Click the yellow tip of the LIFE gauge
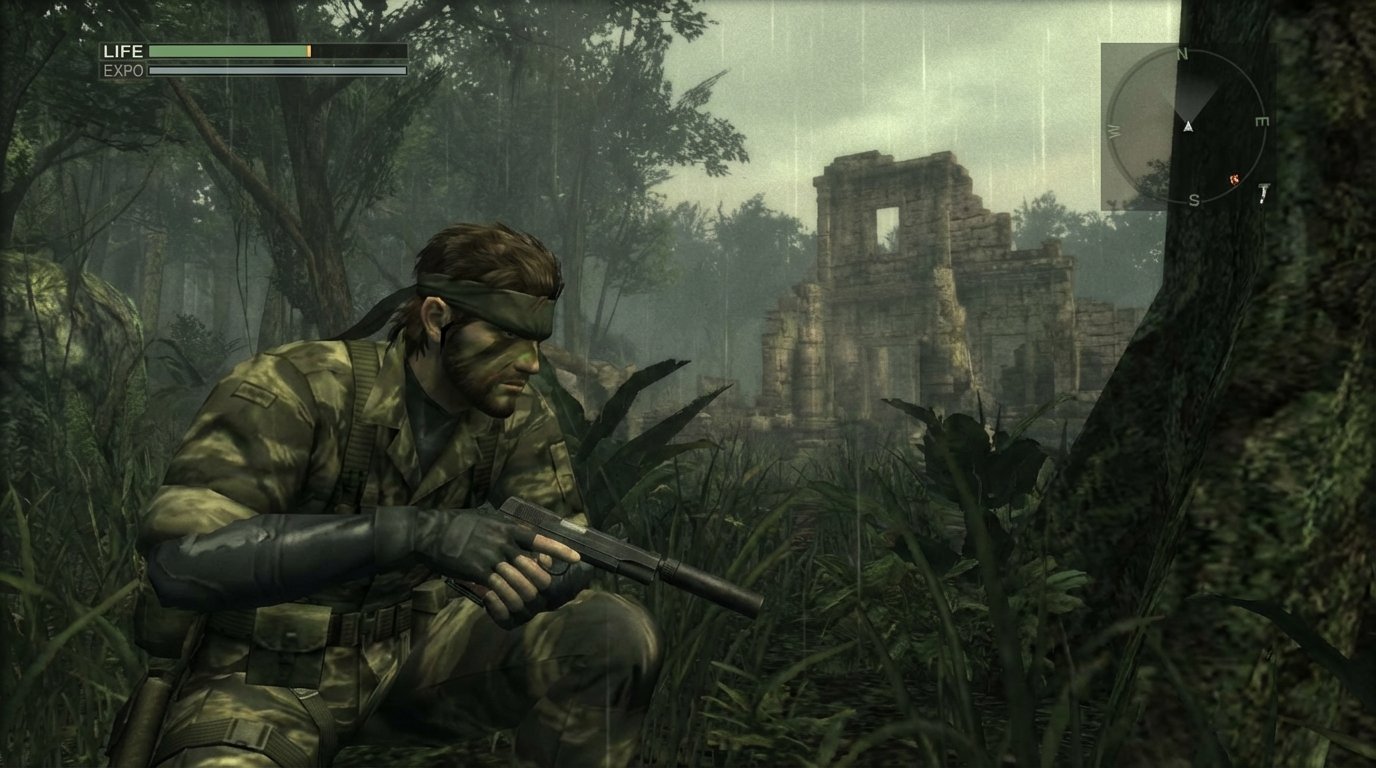1376x768 pixels. click(x=309, y=52)
